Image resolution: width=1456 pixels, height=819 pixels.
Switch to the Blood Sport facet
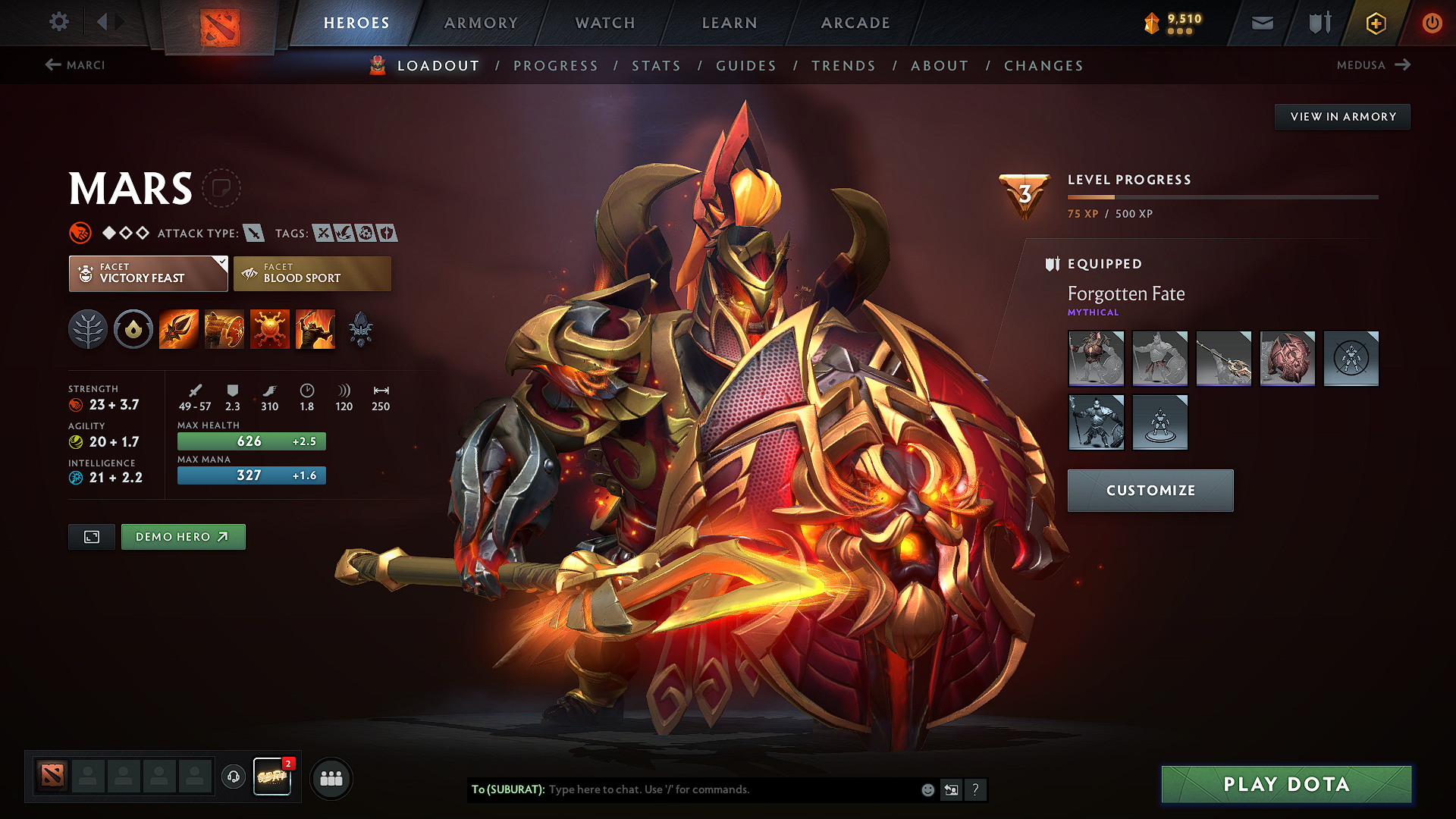(x=312, y=273)
